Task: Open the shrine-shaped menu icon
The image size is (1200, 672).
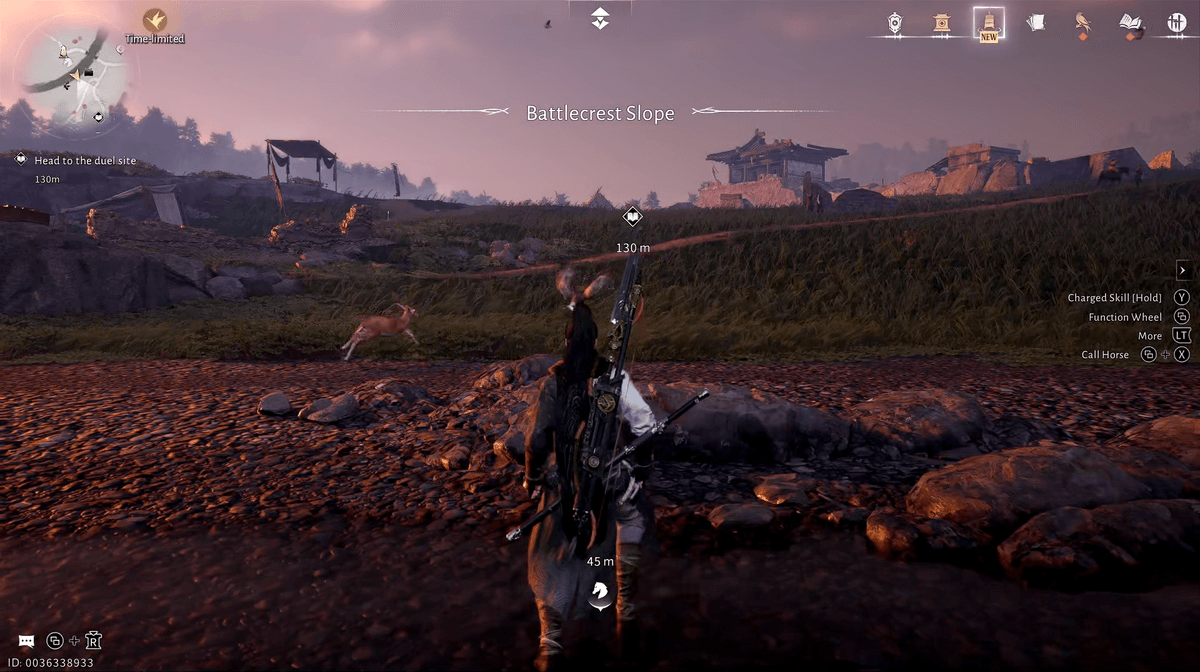Action: tap(941, 22)
